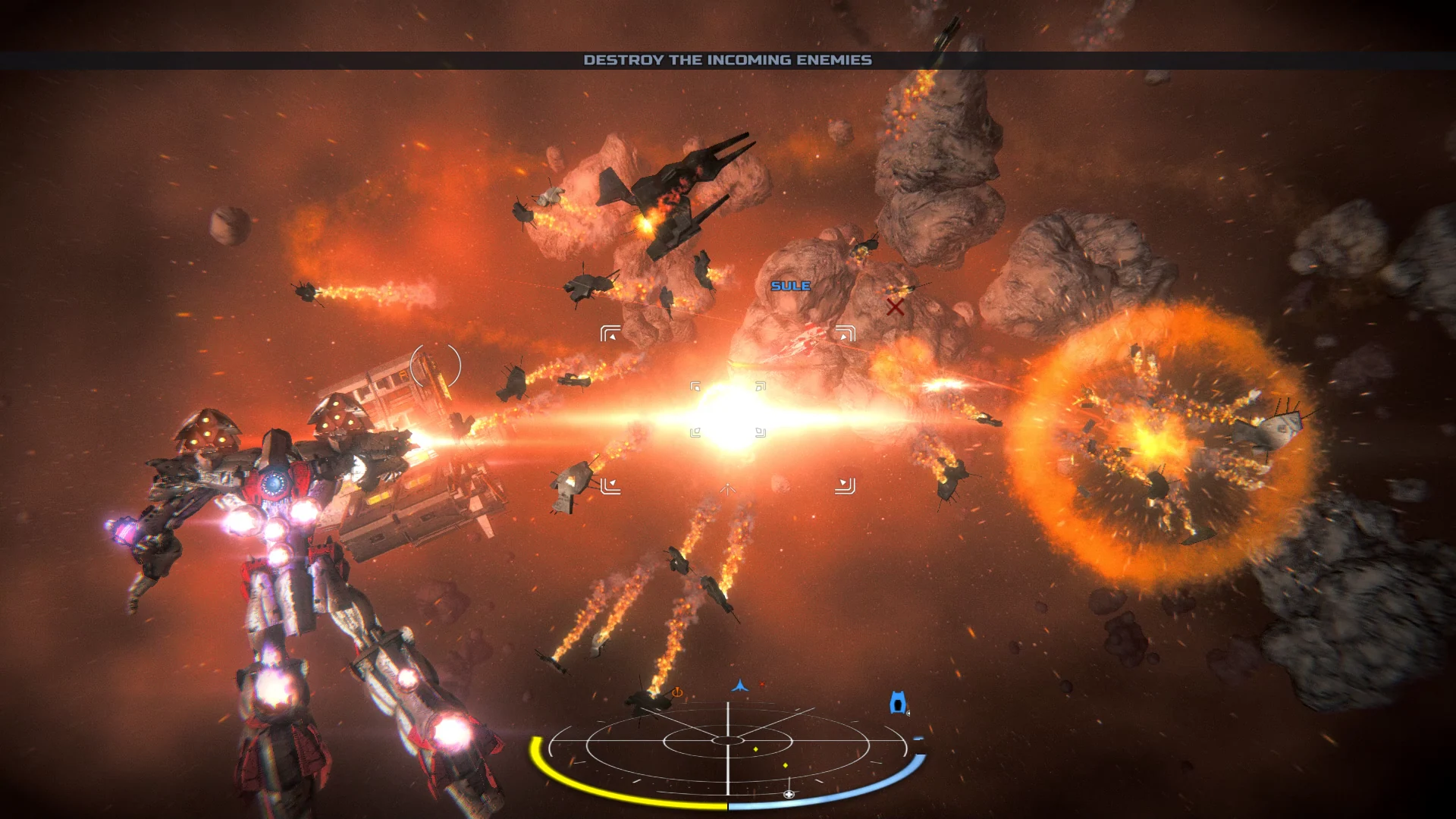The width and height of the screenshot is (1456, 819).
Task: Select the crosshair plus marker on the radar grid
Action: (789, 795)
